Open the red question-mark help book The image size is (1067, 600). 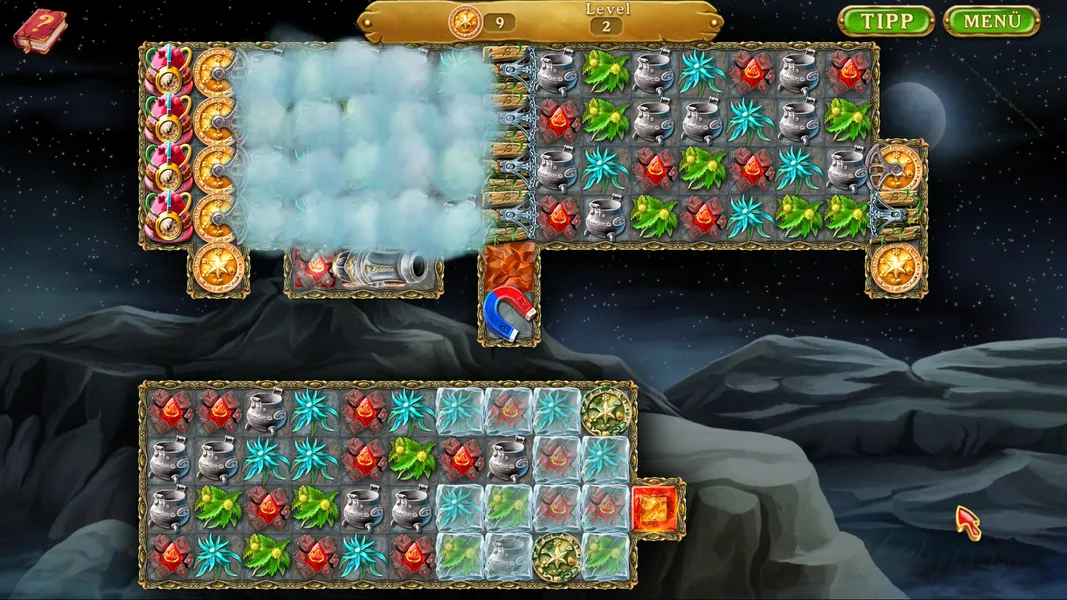(x=39, y=29)
